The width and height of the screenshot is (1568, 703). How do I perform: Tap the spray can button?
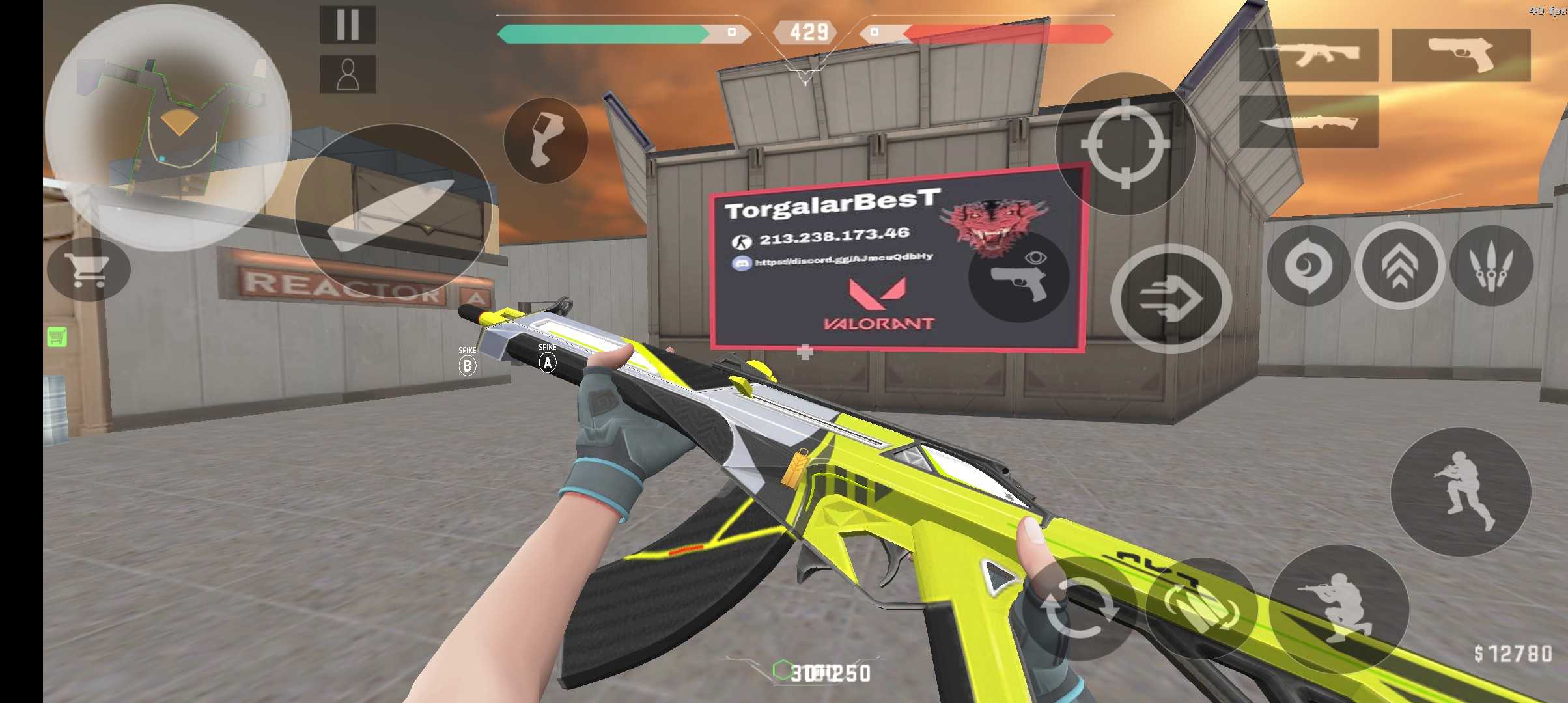tap(546, 140)
